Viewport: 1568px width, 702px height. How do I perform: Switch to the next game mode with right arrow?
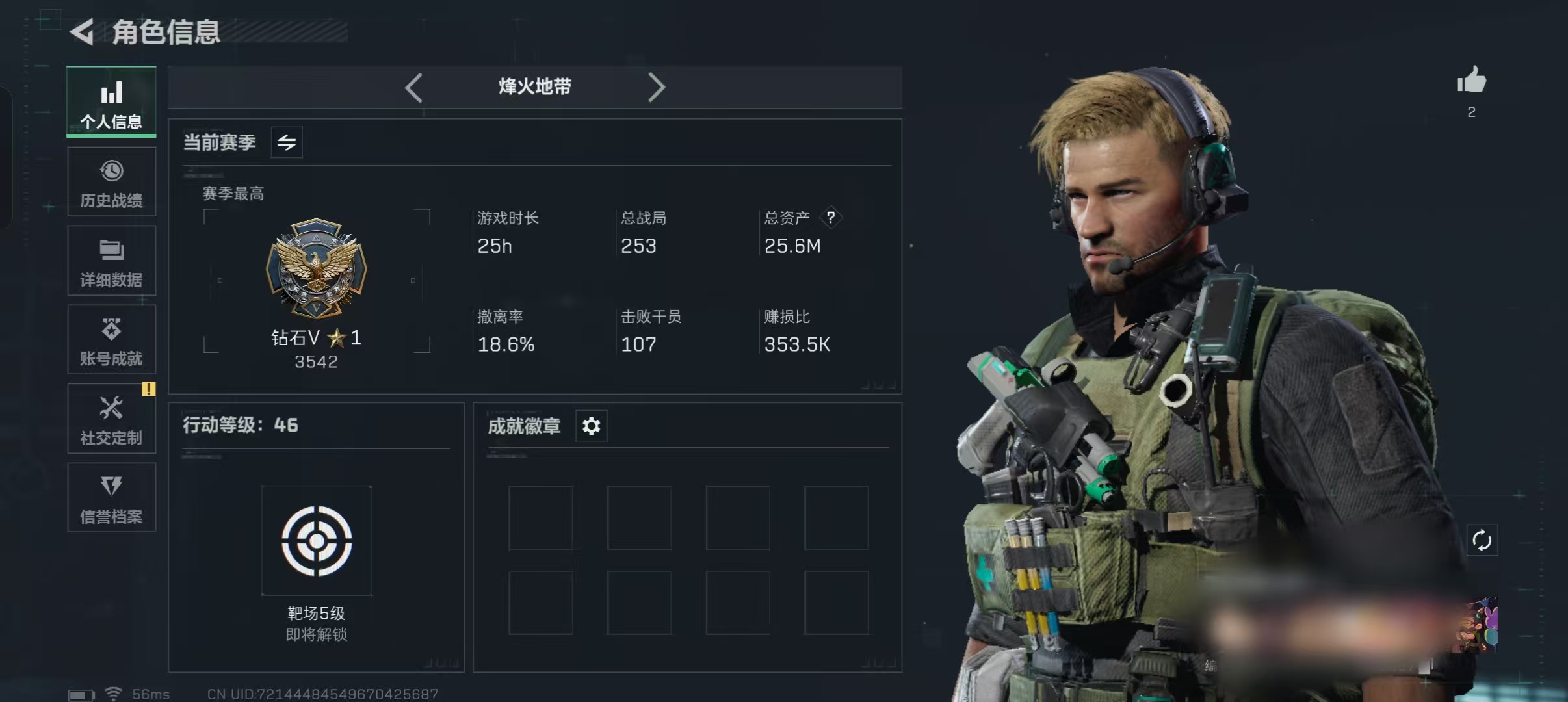[x=656, y=87]
